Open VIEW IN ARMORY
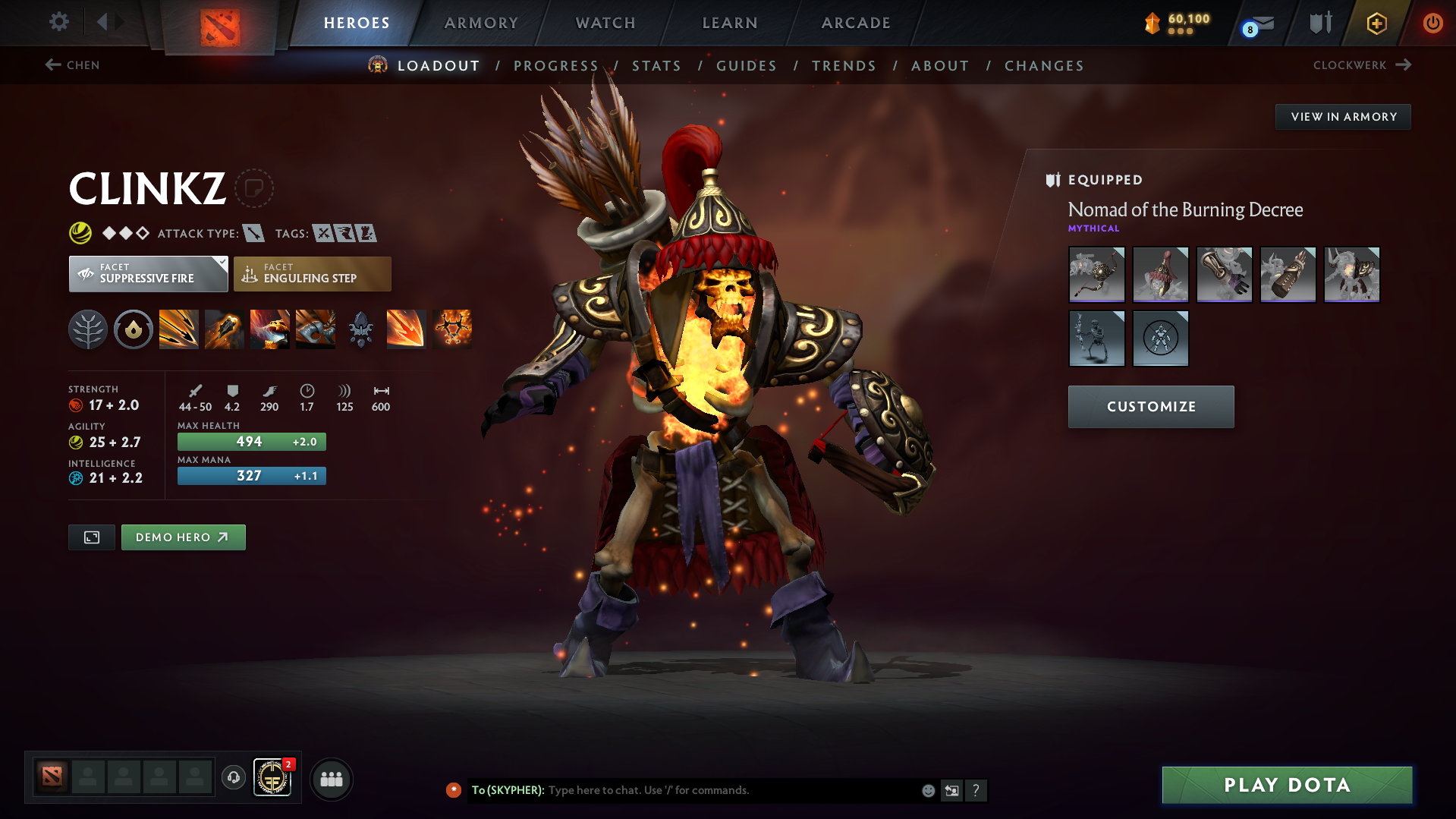The width and height of the screenshot is (1456, 819). point(1343,116)
